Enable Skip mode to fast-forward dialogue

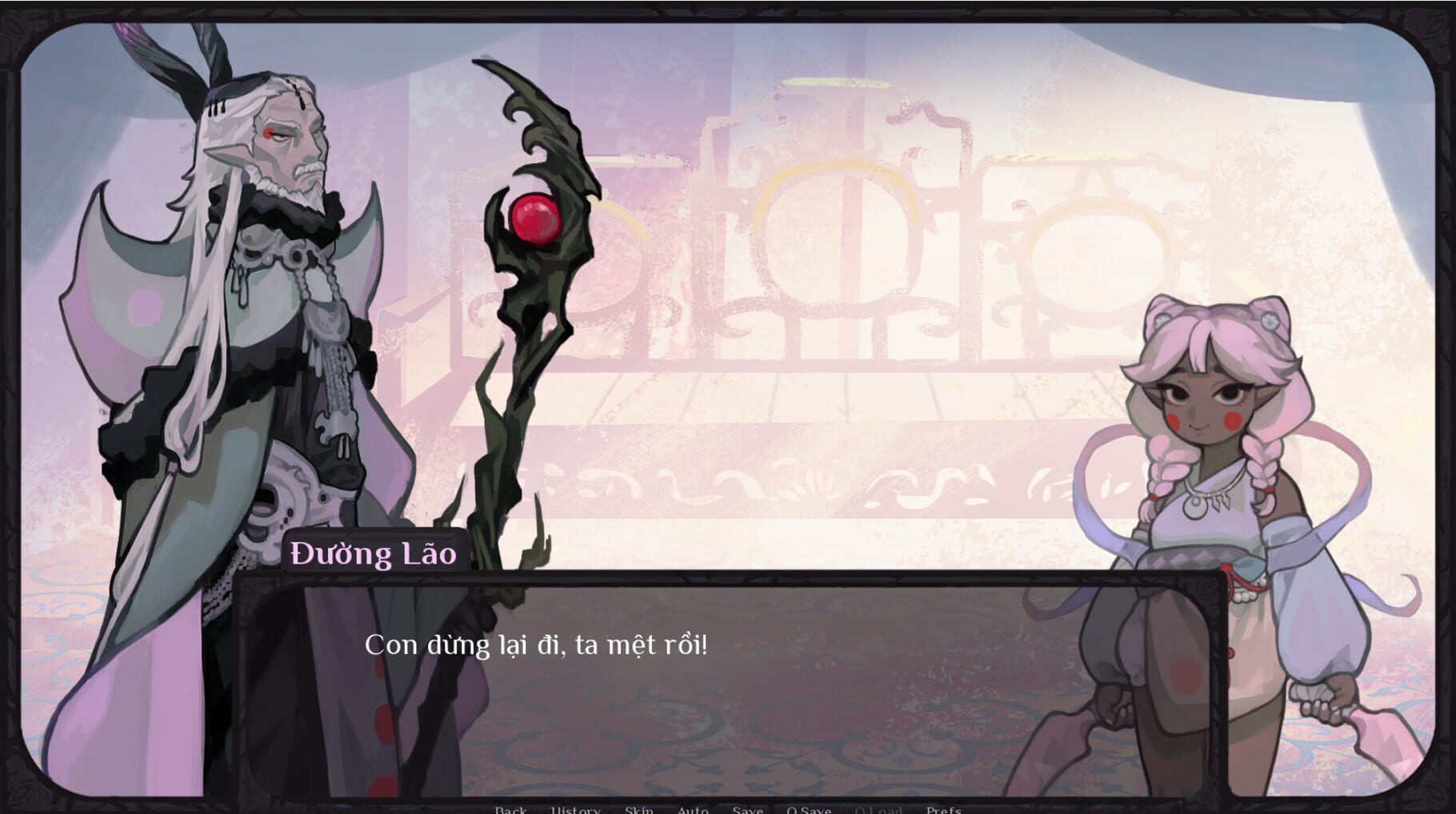click(638, 810)
